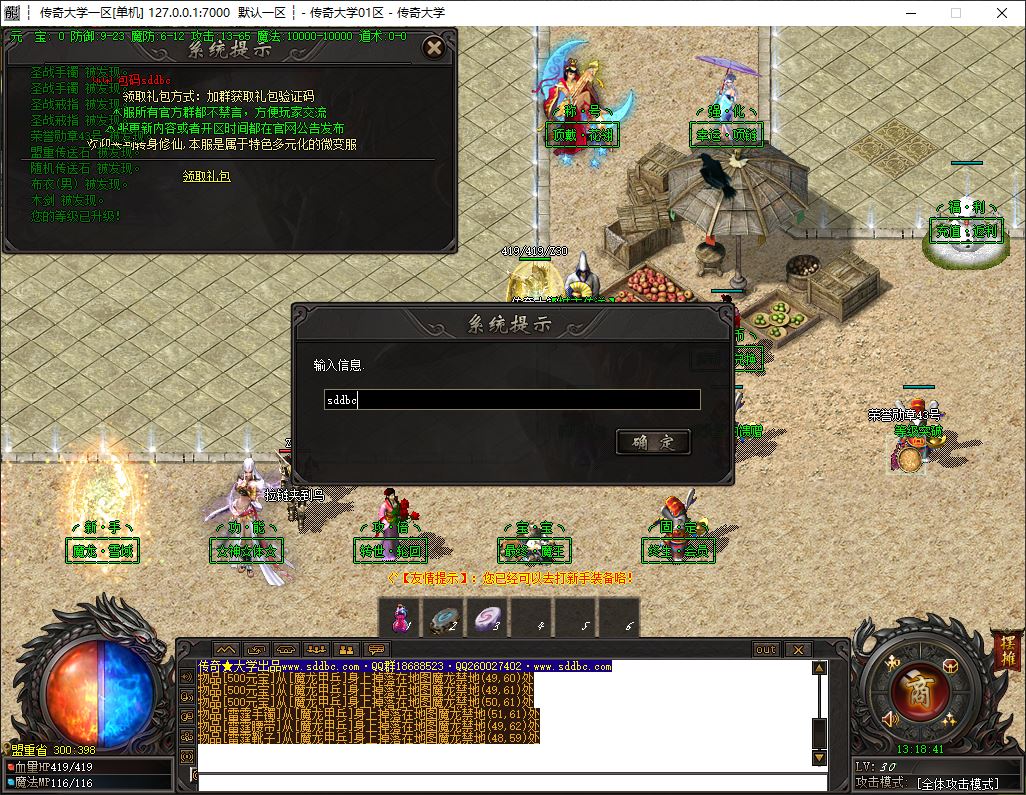Close the game window
The image size is (1026, 795).
pyautogui.click(x=1002, y=13)
